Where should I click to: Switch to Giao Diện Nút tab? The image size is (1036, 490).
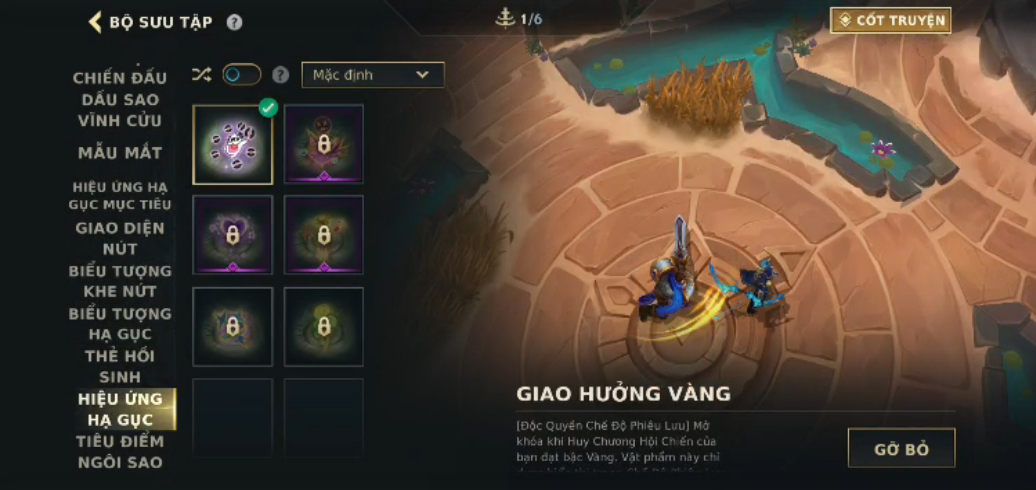coord(120,237)
